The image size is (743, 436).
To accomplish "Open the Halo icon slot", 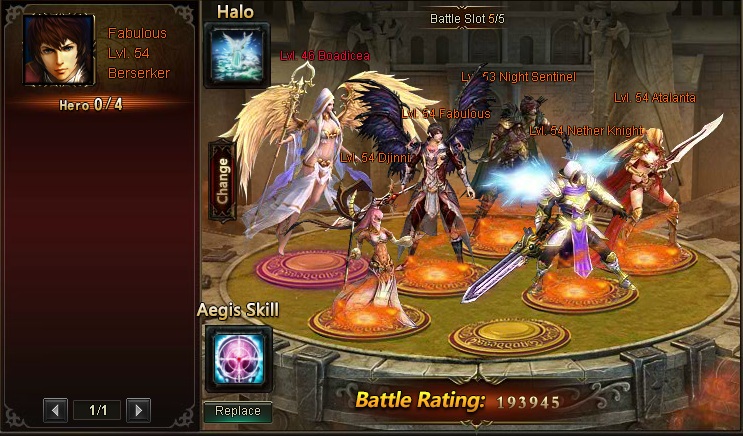I will [x=237, y=55].
